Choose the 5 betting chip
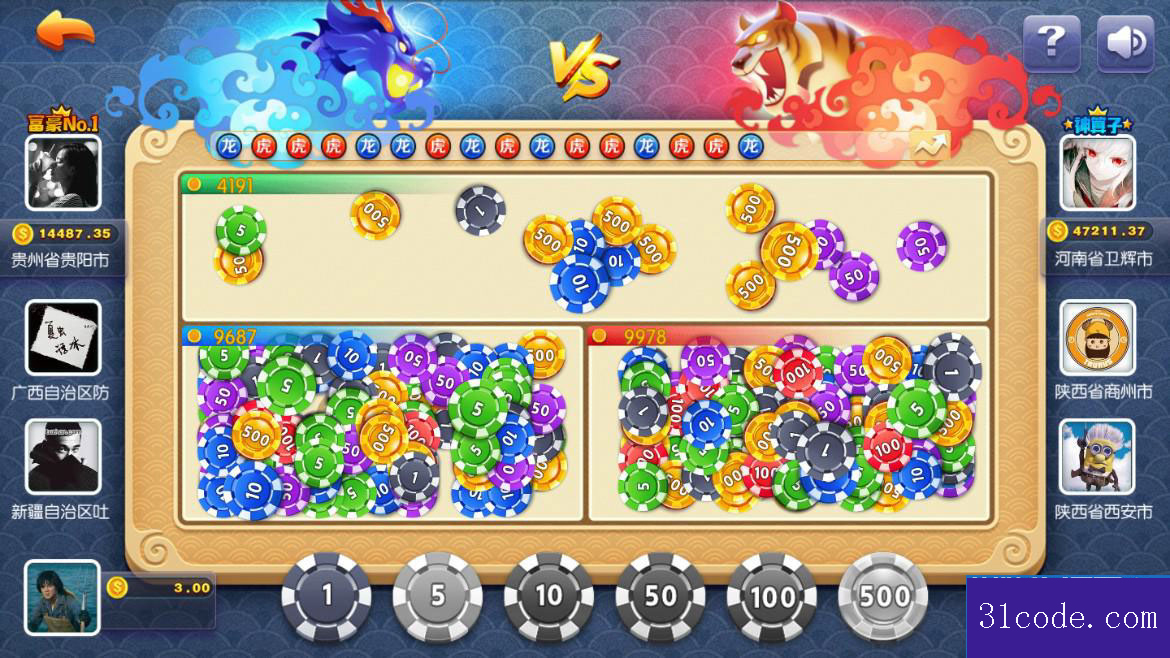This screenshot has height=658, width=1170. tap(437, 597)
